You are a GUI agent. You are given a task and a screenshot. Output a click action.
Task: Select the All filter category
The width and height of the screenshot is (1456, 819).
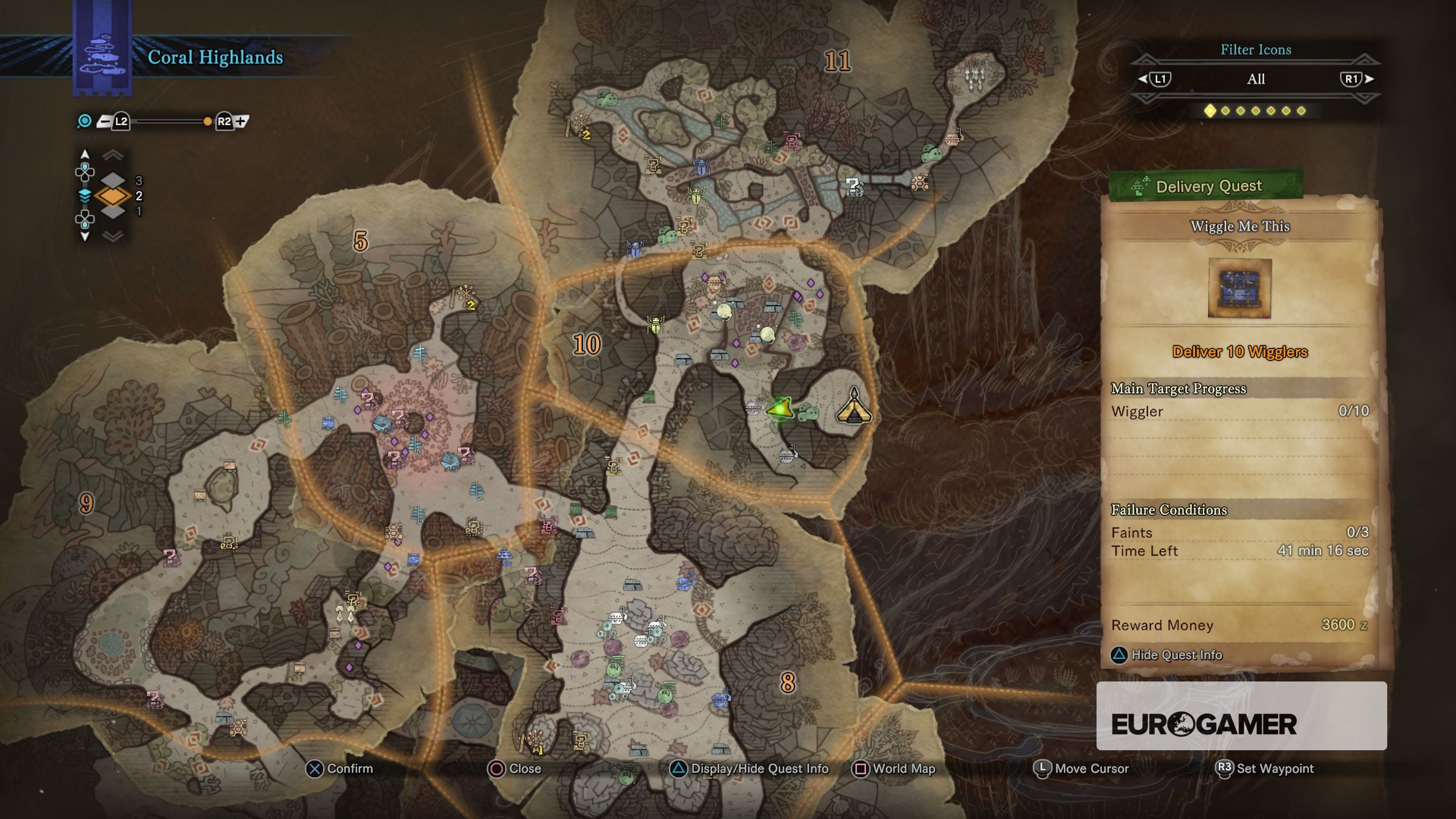pyautogui.click(x=1255, y=79)
